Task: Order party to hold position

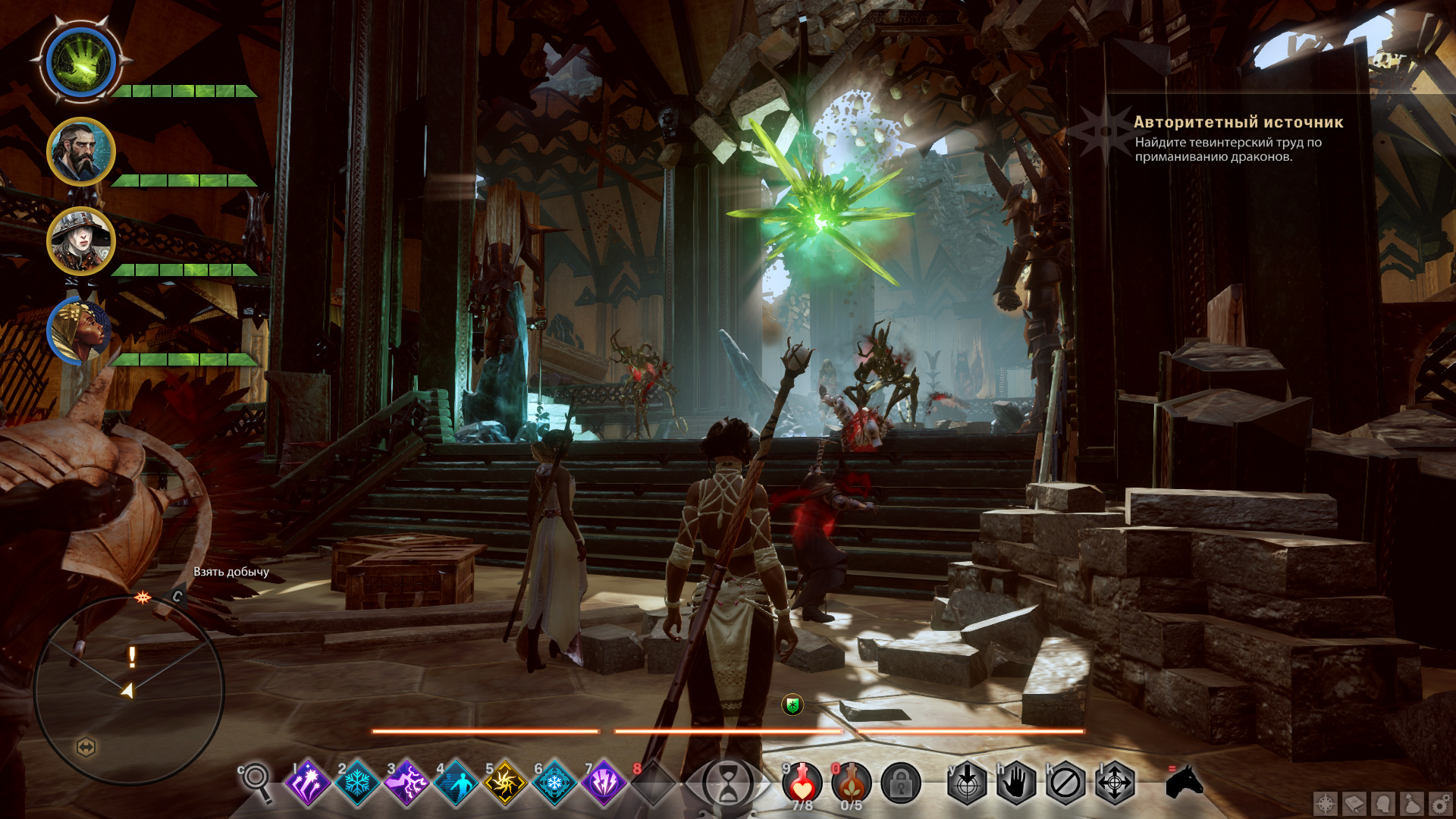Action: pos(1016,783)
